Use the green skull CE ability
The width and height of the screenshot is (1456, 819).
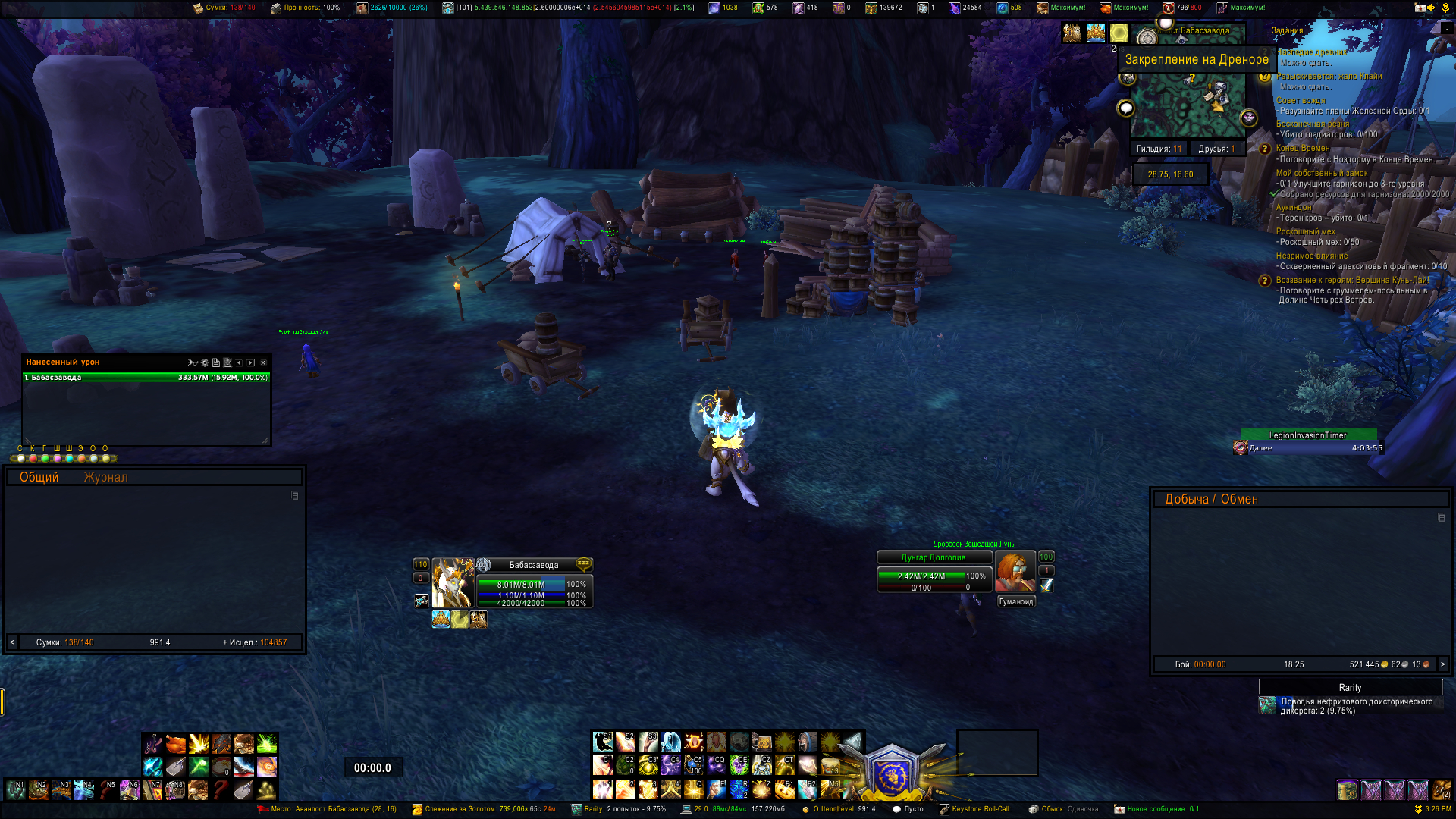pyautogui.click(x=739, y=764)
